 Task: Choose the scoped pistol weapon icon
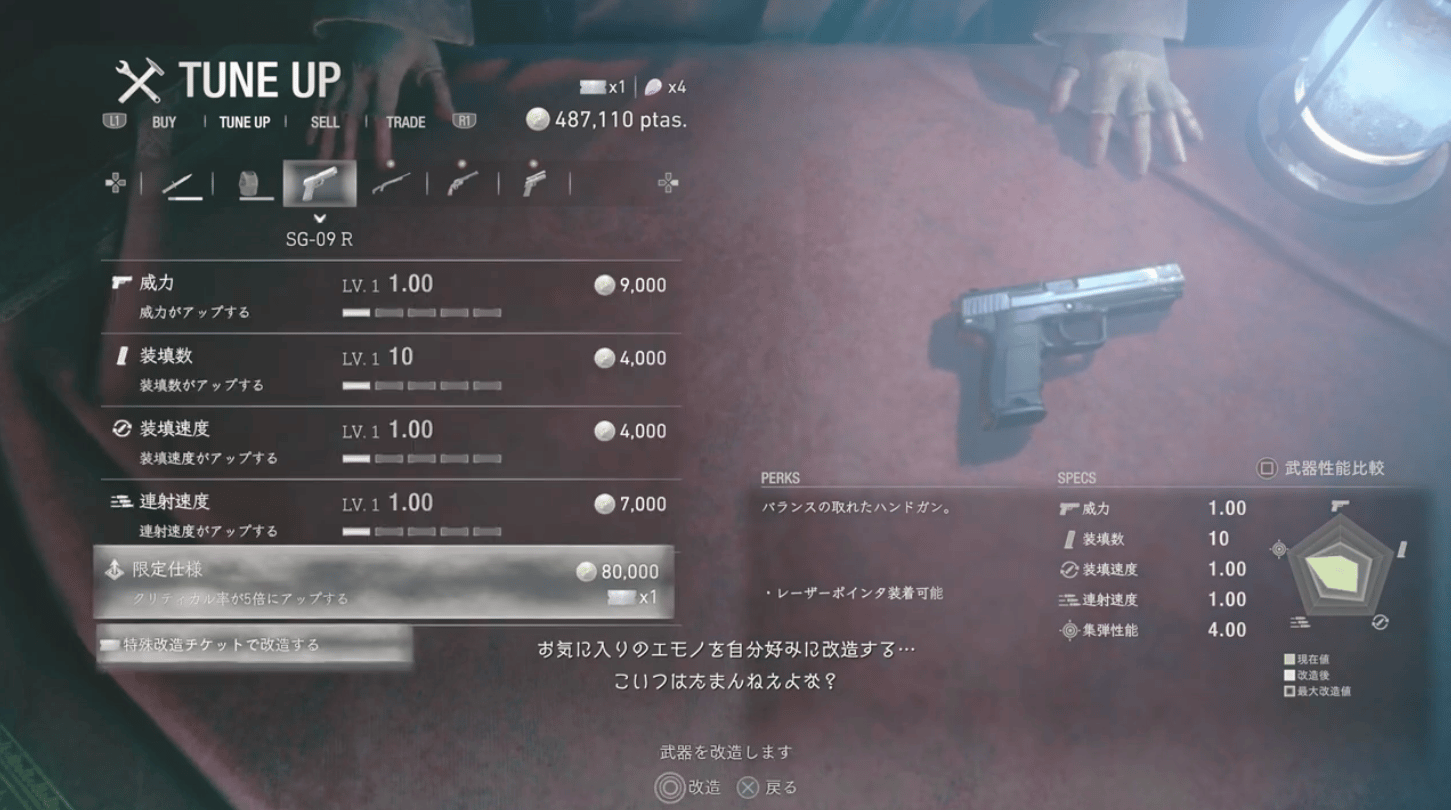(x=534, y=184)
